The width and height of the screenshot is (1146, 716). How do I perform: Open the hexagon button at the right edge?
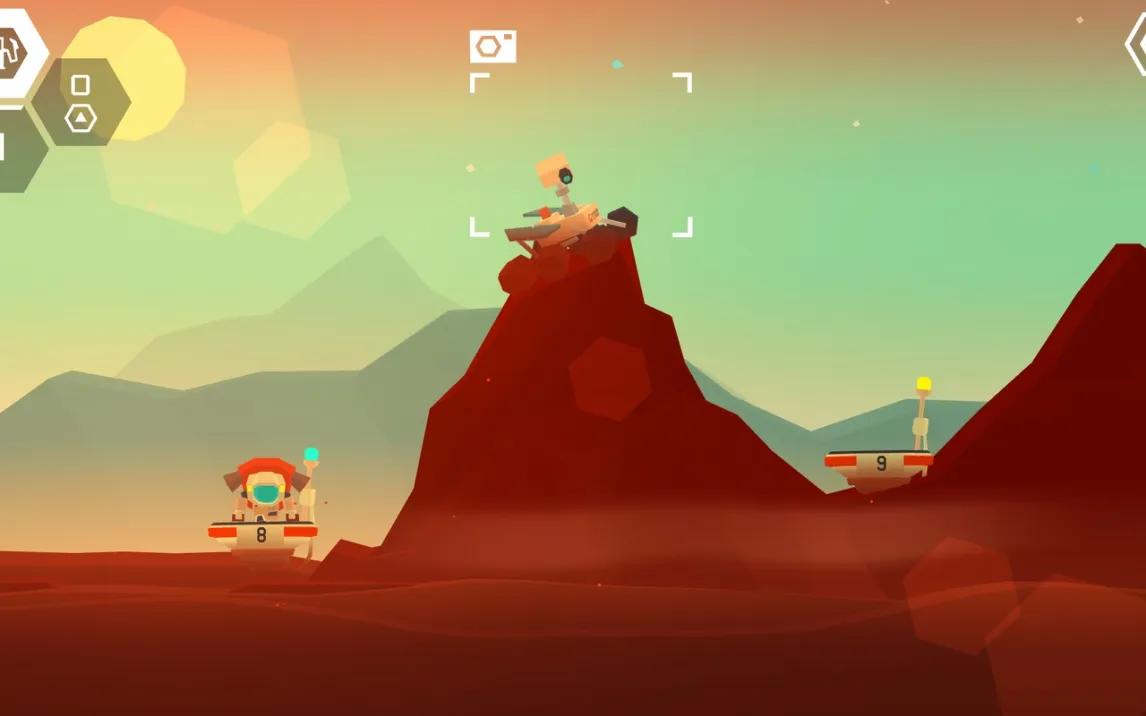coord(1136,45)
